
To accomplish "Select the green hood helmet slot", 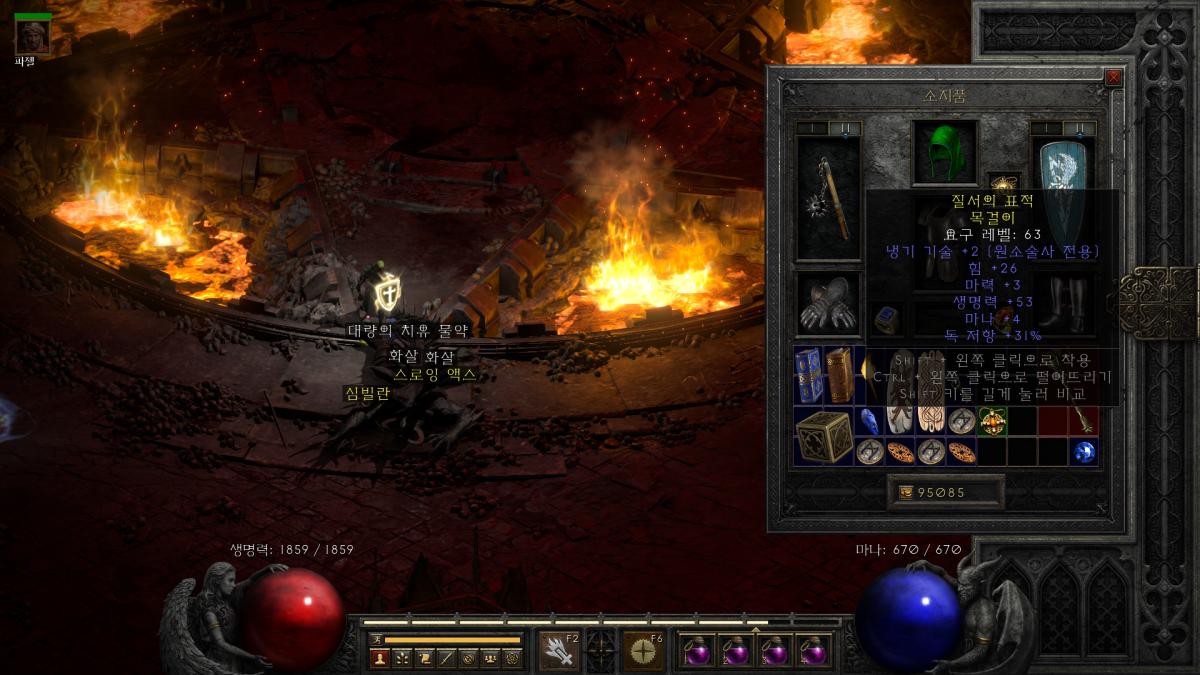I will pyautogui.click(x=945, y=153).
